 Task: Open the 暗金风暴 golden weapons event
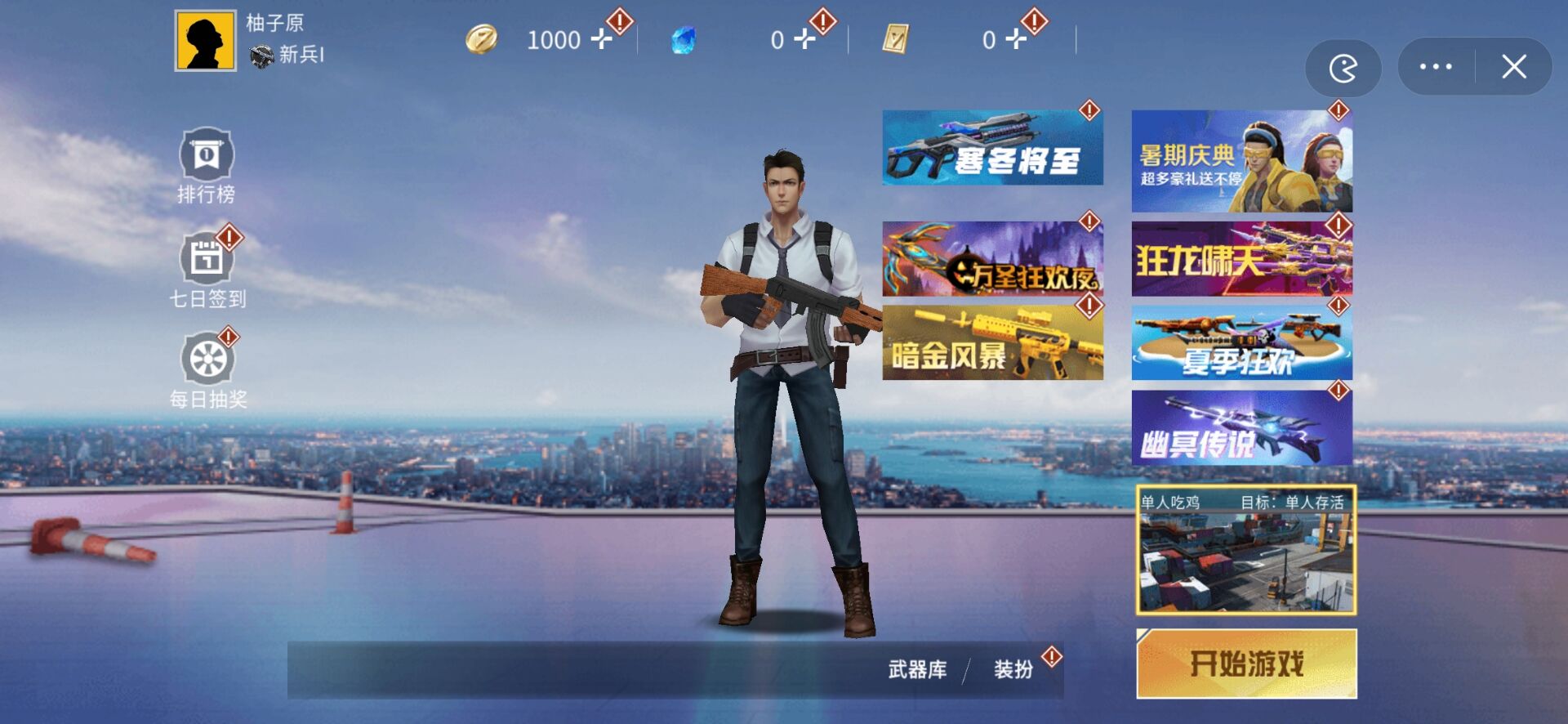991,343
